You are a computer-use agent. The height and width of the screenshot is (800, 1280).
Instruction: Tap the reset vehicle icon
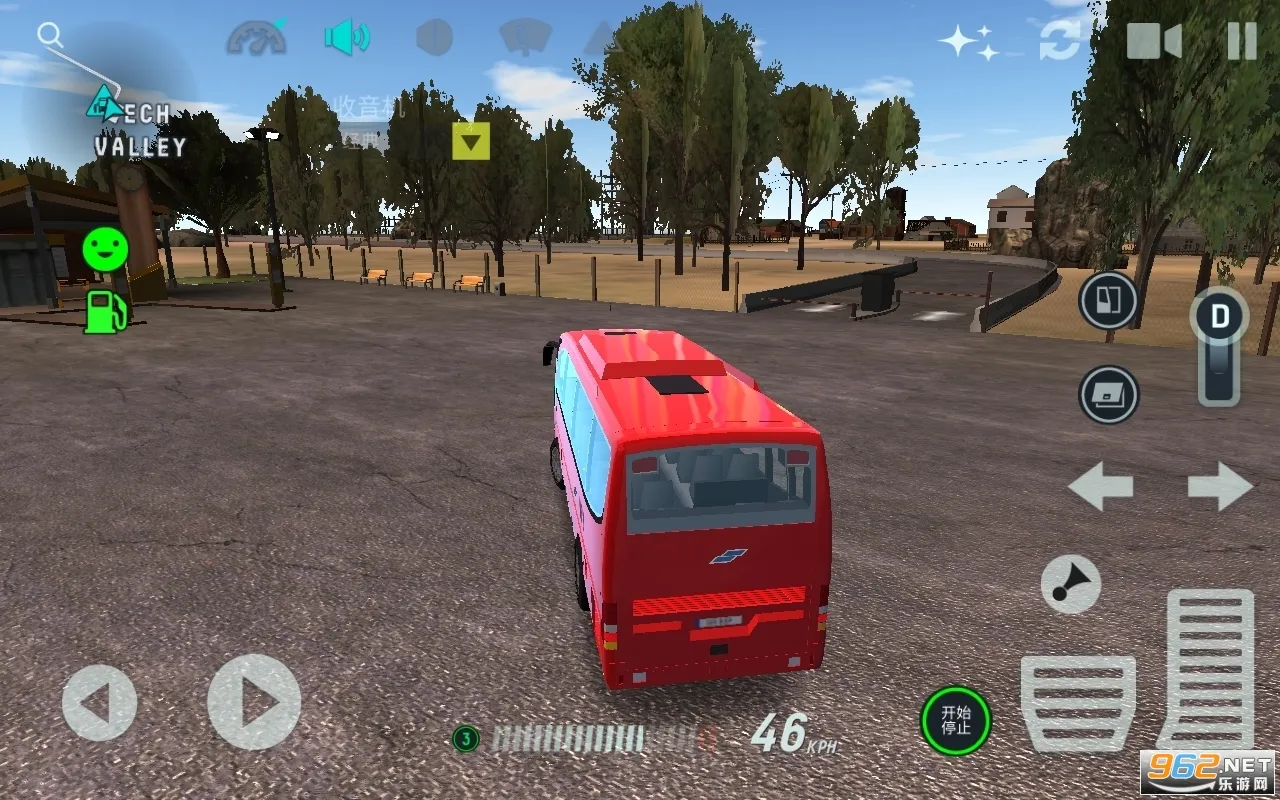(x=1058, y=40)
